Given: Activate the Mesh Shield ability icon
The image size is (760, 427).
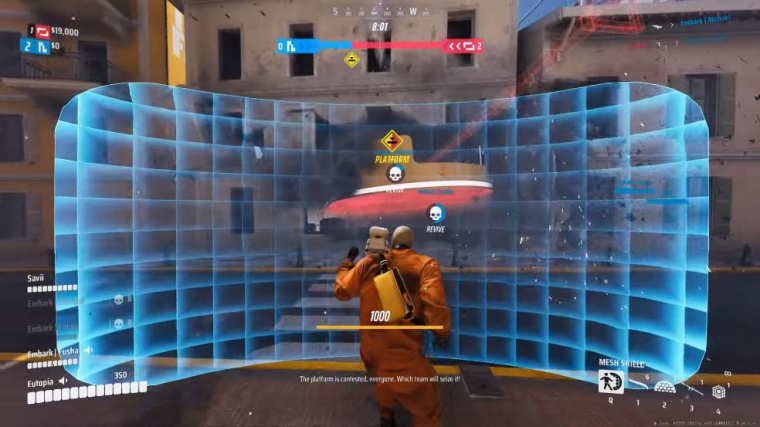Looking at the screenshot, I should 610,381.
